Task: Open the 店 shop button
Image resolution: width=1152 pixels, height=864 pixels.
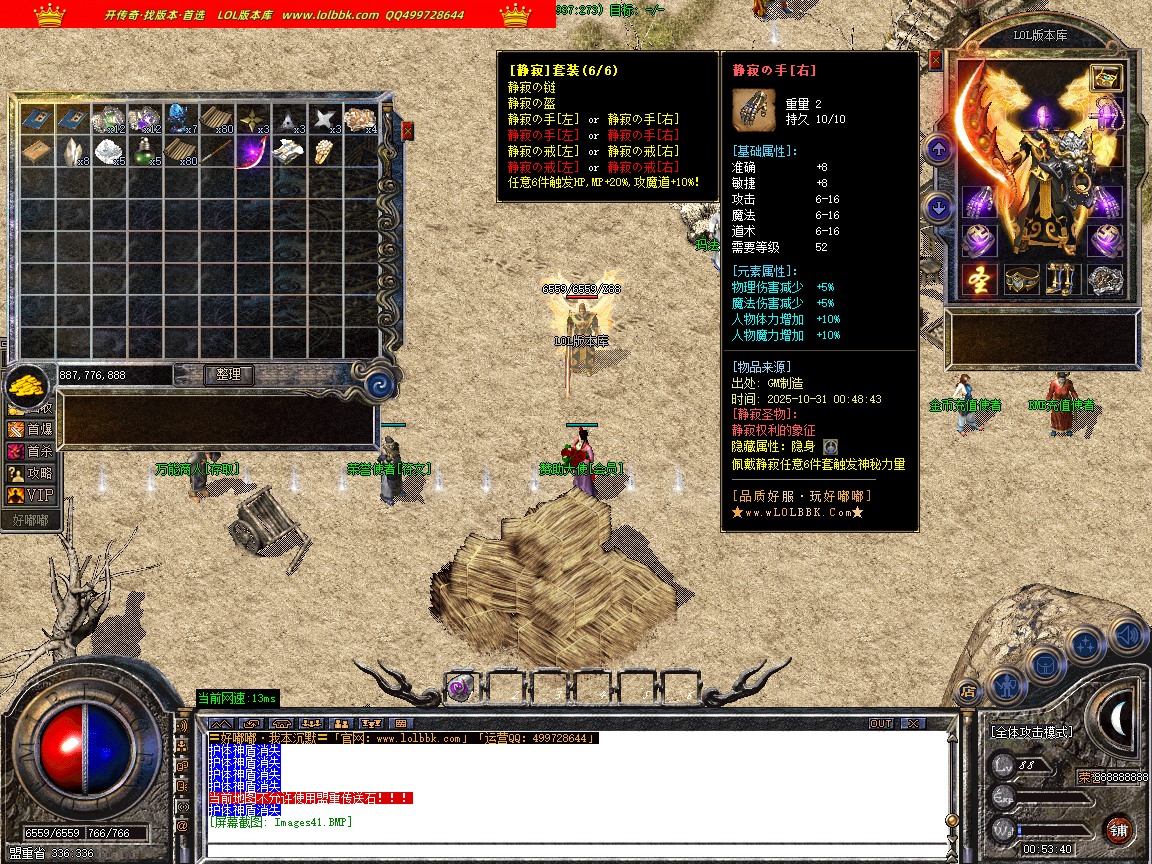Action: click(x=967, y=690)
